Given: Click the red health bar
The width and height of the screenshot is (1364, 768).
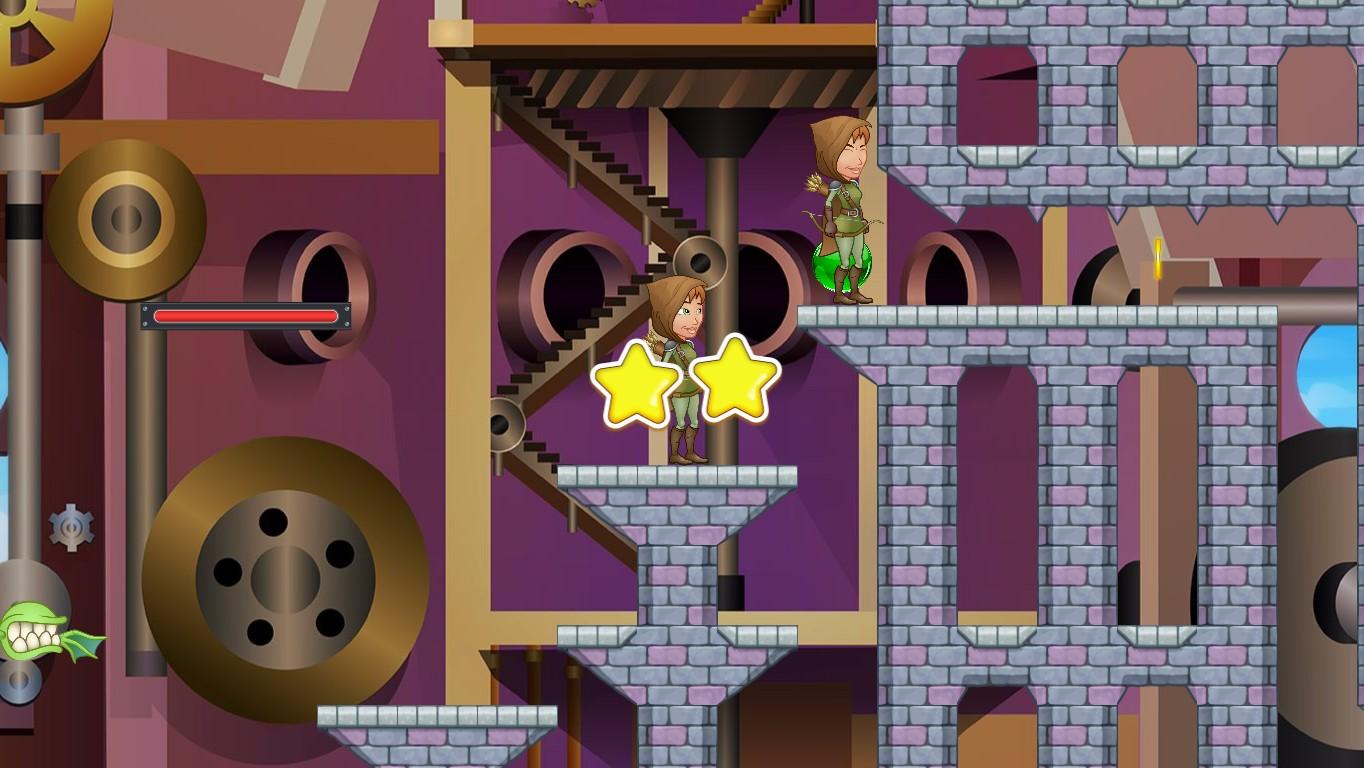Looking at the screenshot, I should [246, 316].
